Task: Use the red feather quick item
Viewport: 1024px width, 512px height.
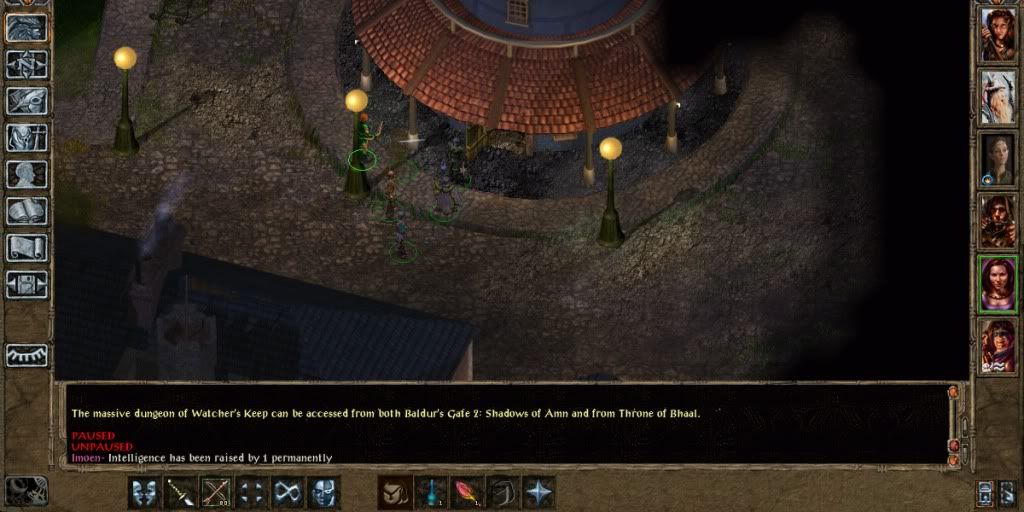Action: click(467, 492)
